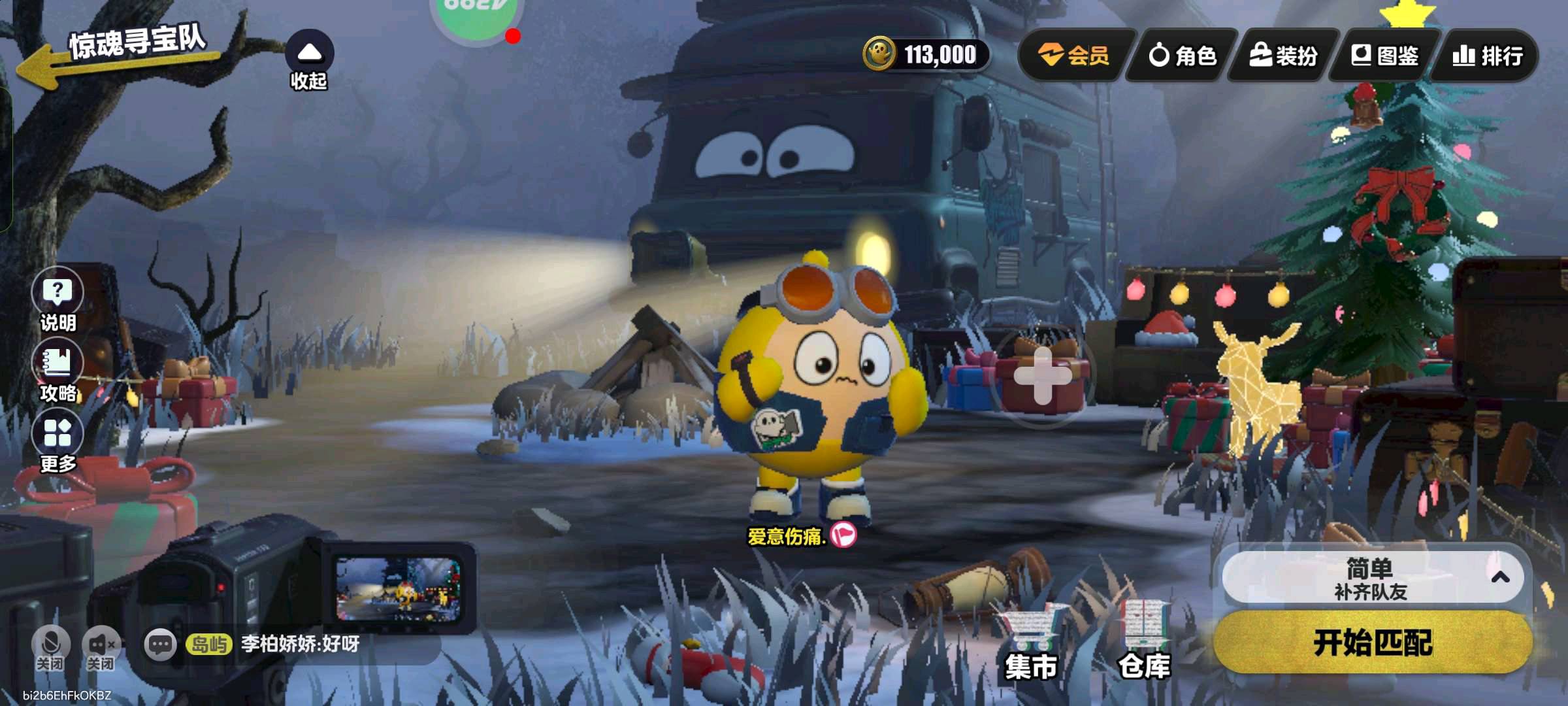Click the gold coin balance
Screen dimensions: 1568x706
tap(926, 54)
